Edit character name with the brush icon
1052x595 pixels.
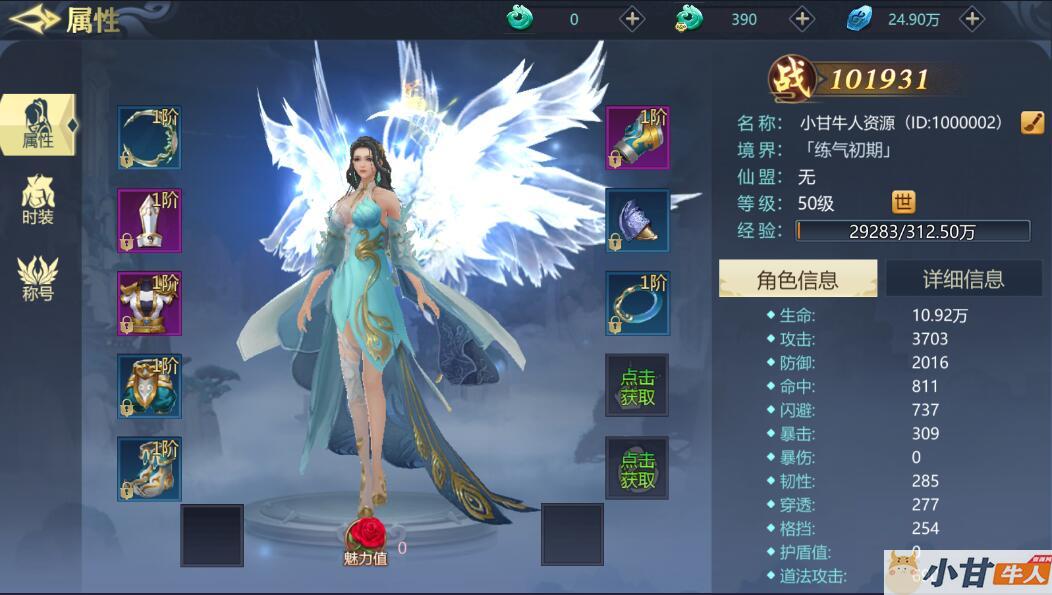tap(1032, 122)
